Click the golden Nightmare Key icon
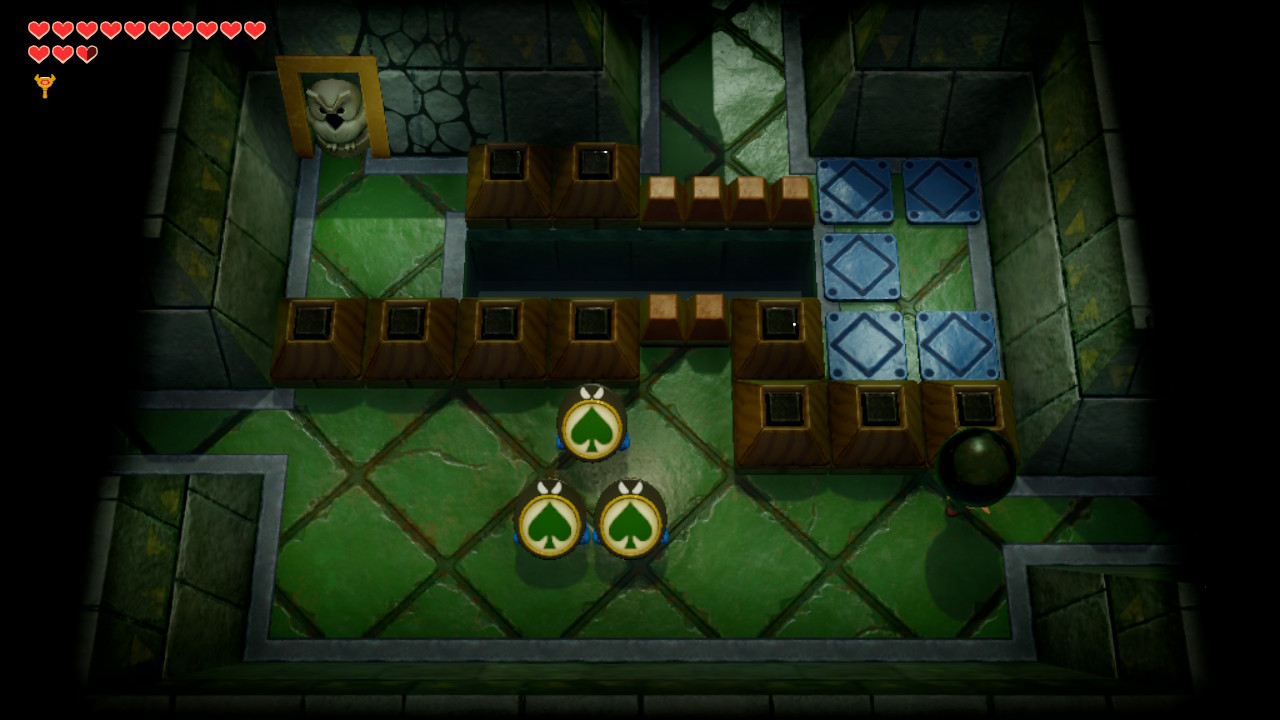The width and height of the screenshot is (1280, 720). click(44, 85)
